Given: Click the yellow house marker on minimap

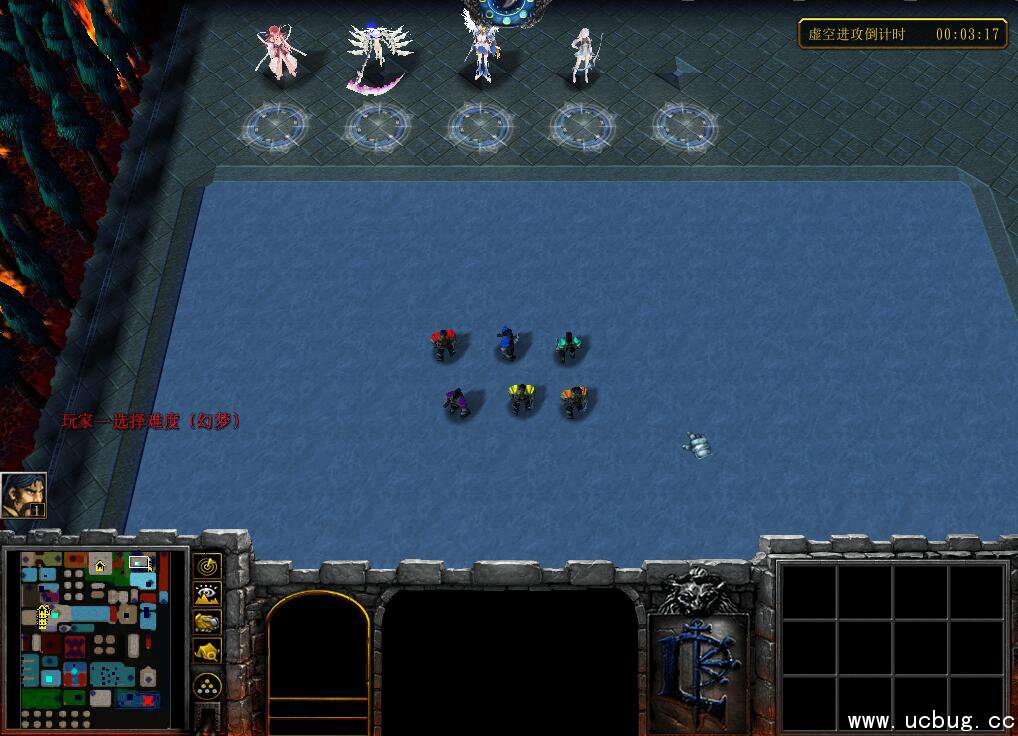Looking at the screenshot, I should click(x=99, y=566).
